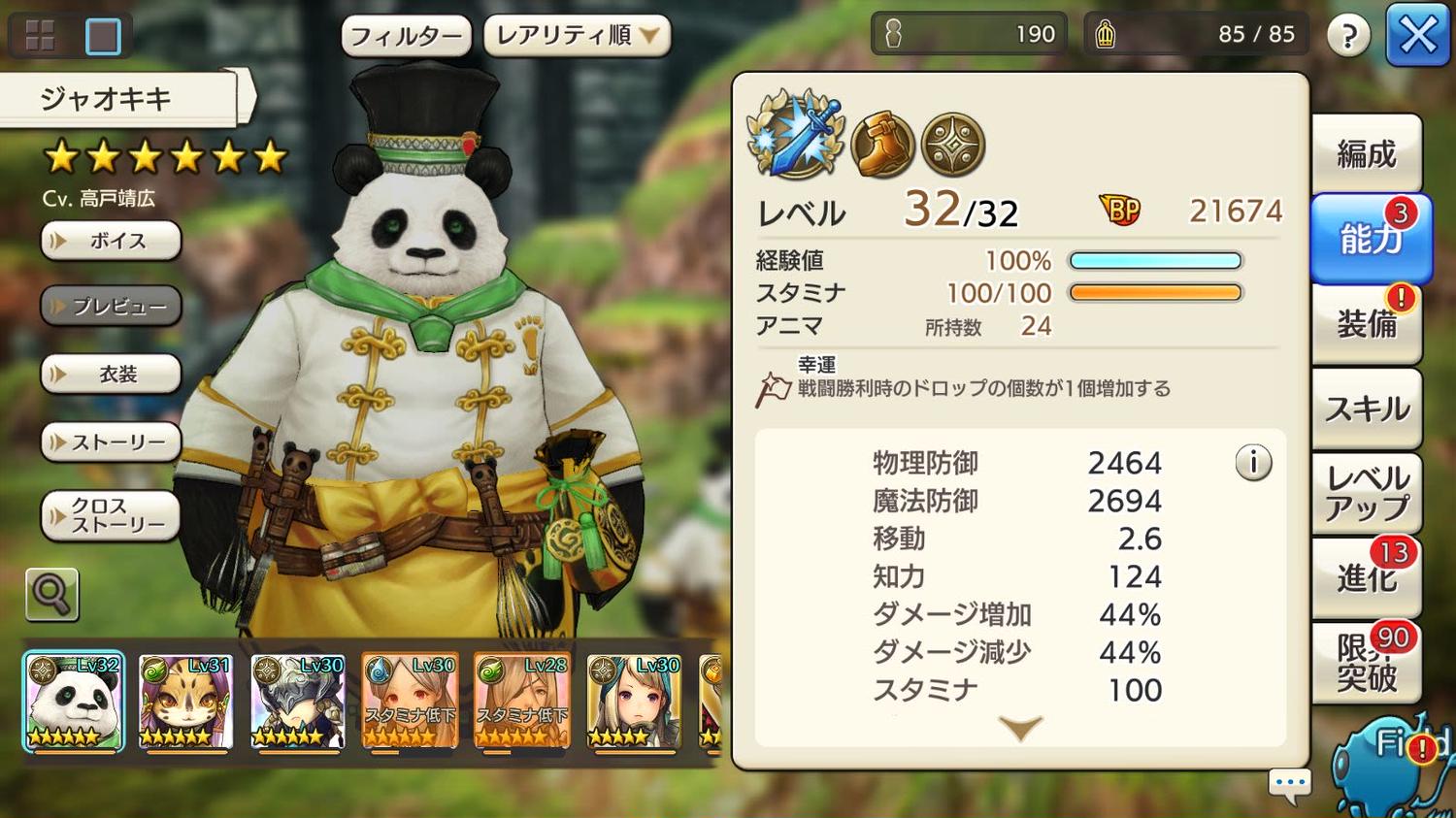The image size is (1456, 818).
Task: Go to the 進化 evolution tab
Action: coord(1366,578)
